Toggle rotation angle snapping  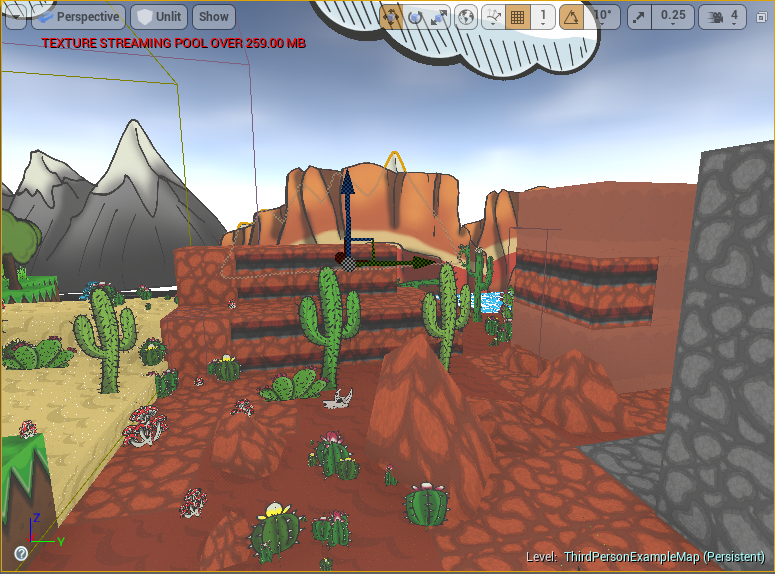click(572, 17)
